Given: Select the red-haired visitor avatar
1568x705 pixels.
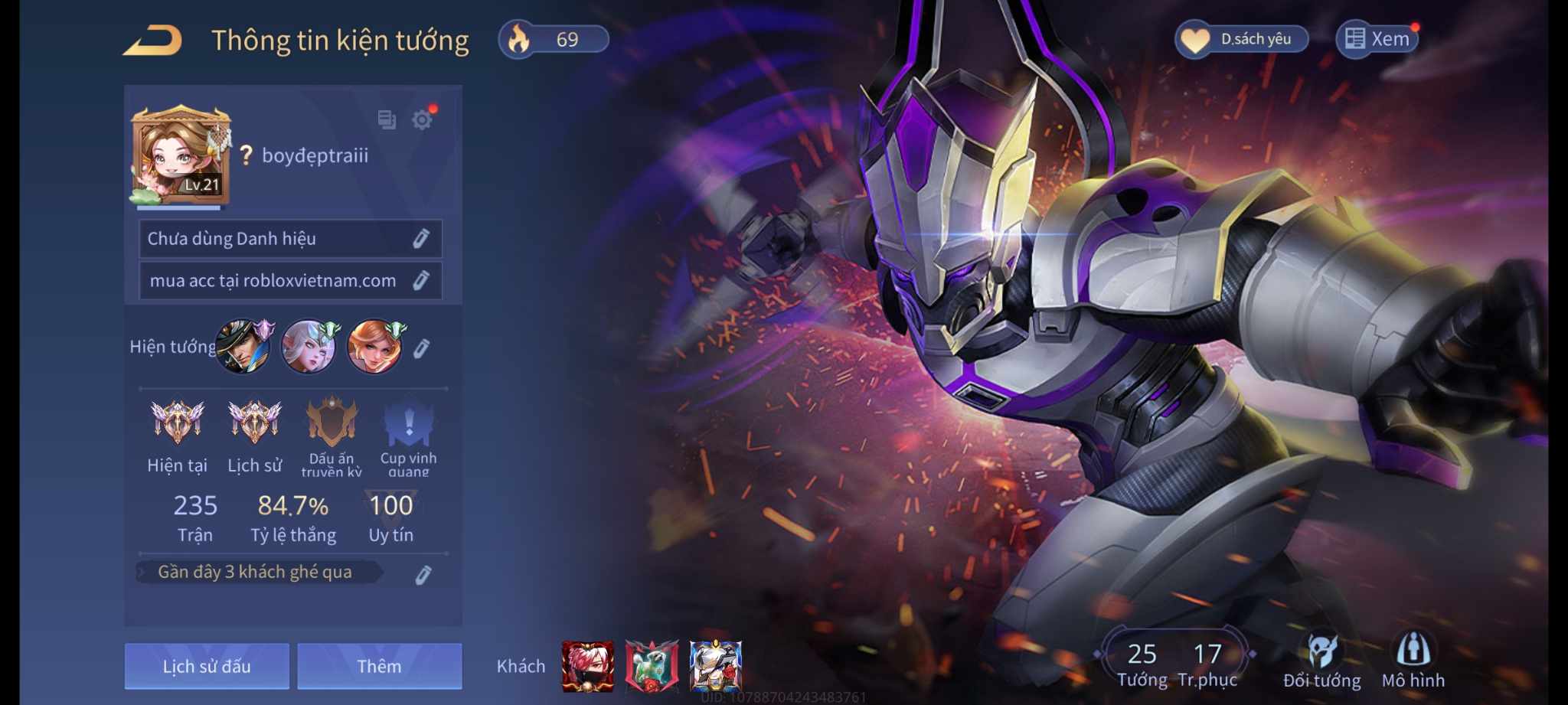Looking at the screenshot, I should (587, 666).
